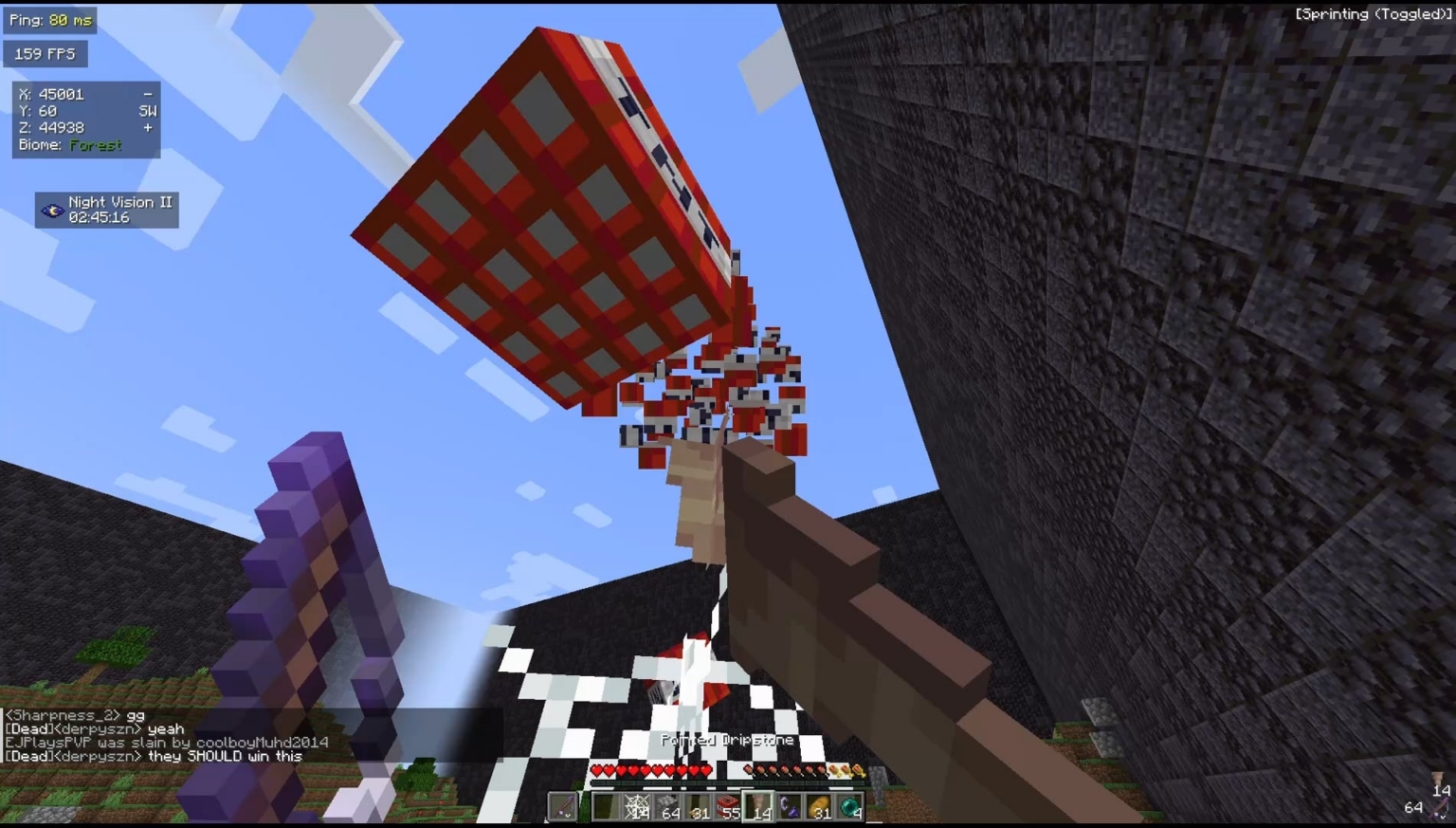Click the enchanted rod in the offhand slot

(564, 808)
